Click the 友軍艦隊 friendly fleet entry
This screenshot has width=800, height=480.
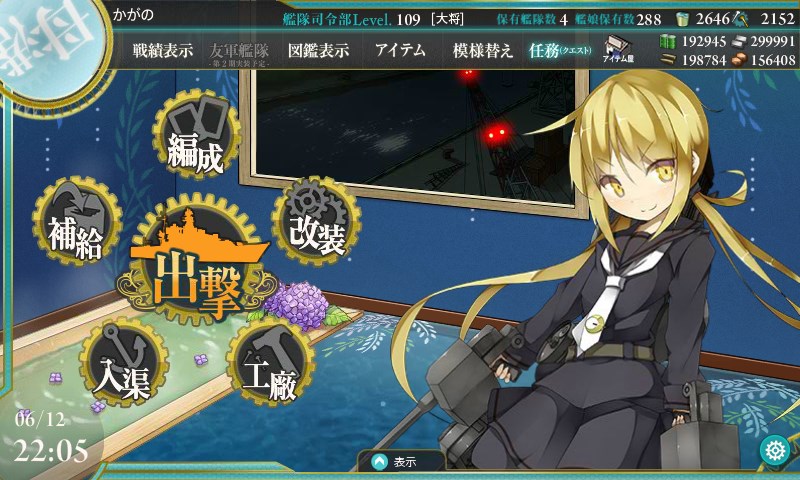[243, 51]
